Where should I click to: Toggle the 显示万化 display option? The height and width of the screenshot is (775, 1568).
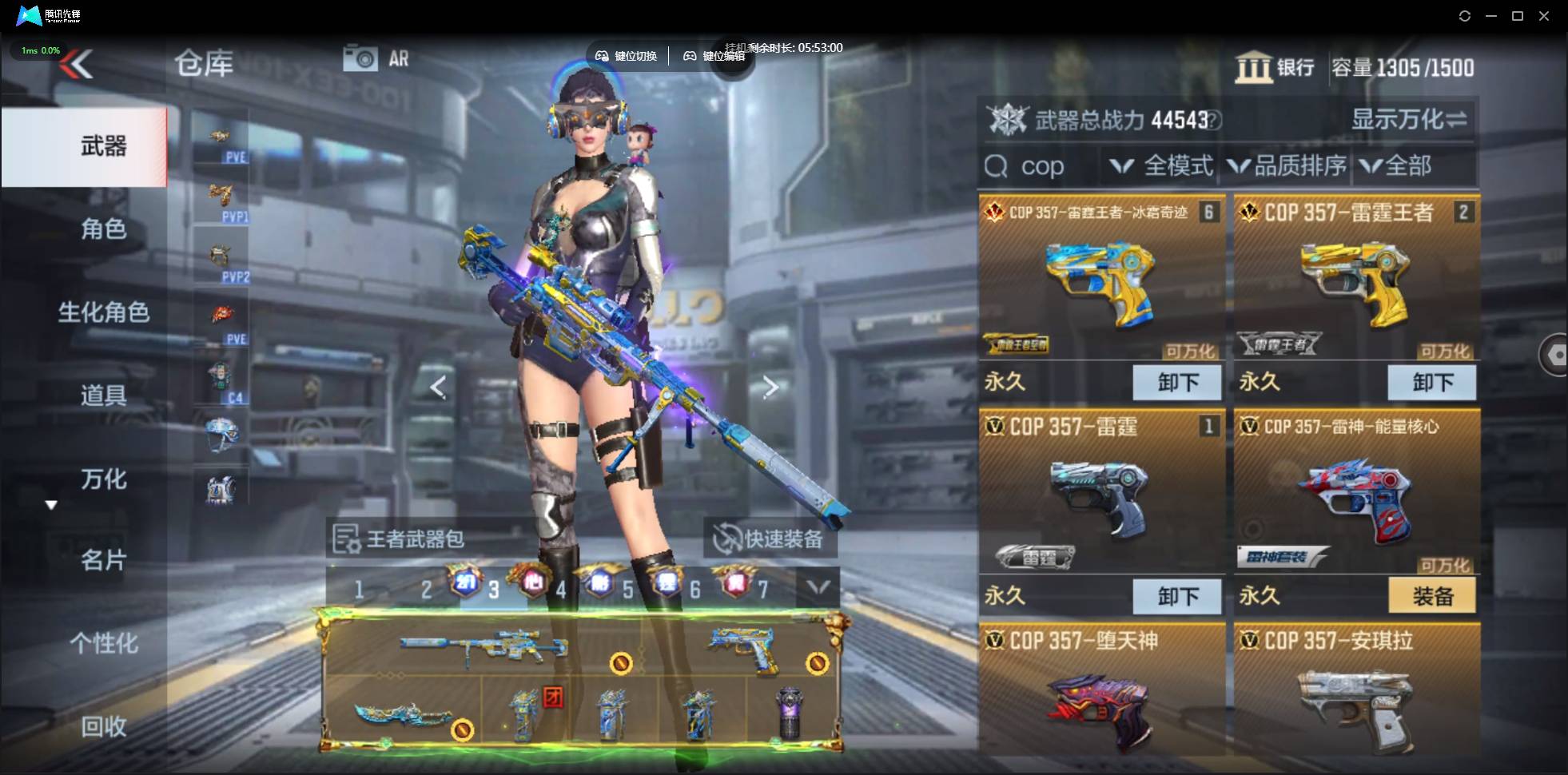coord(1408,120)
